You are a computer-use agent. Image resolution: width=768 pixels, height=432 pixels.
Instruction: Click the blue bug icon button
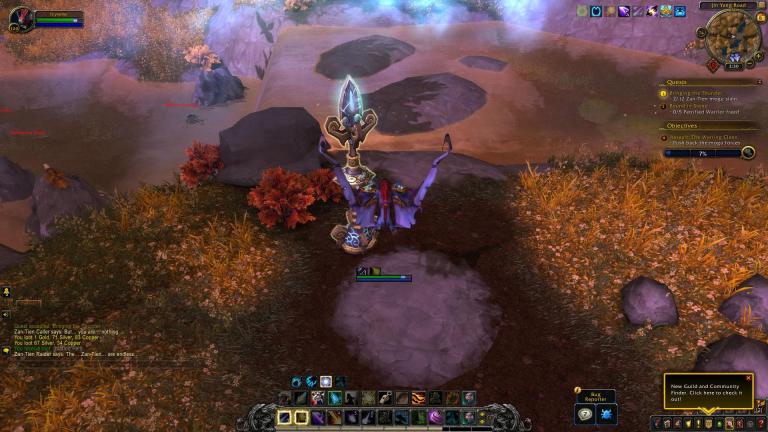[607, 414]
